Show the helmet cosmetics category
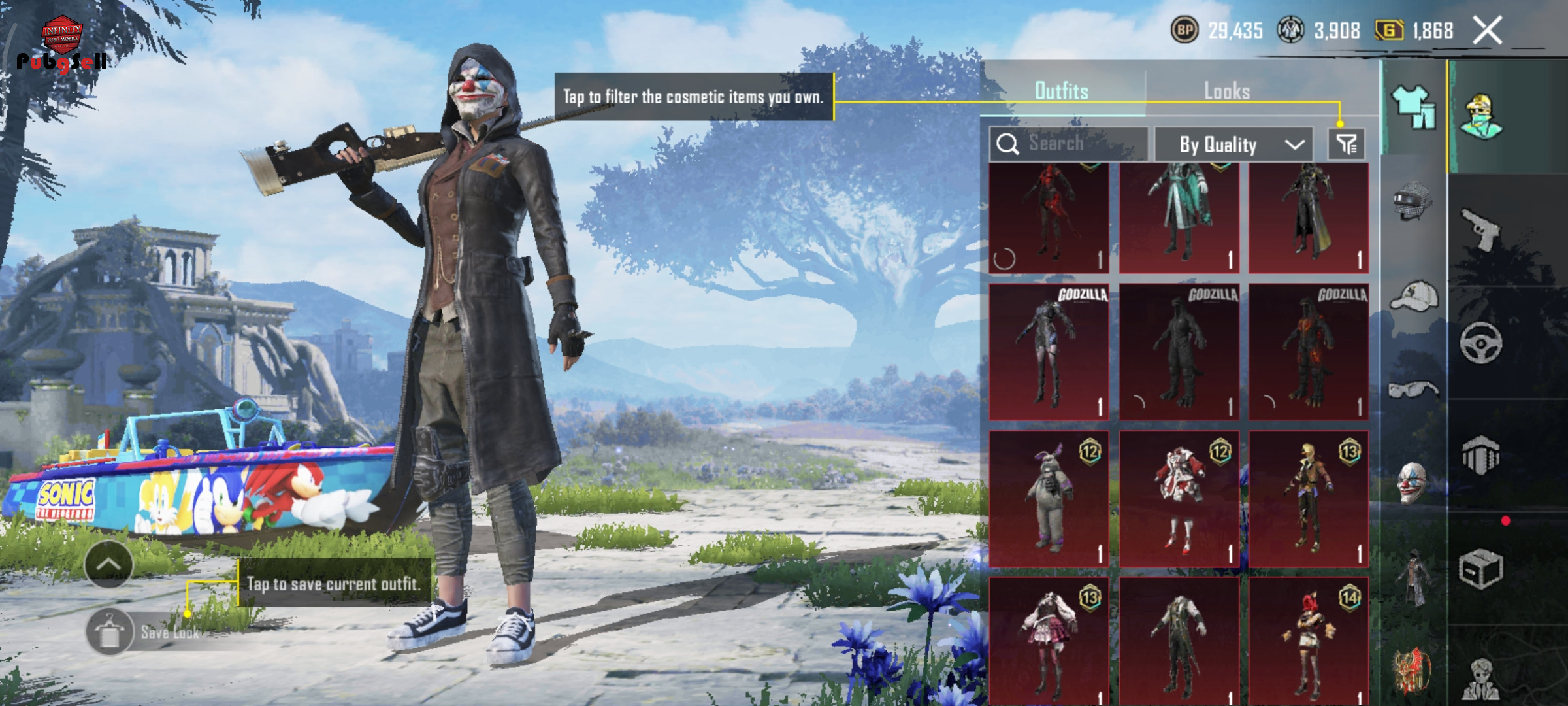Viewport: 1568px width, 706px height. tap(1413, 200)
